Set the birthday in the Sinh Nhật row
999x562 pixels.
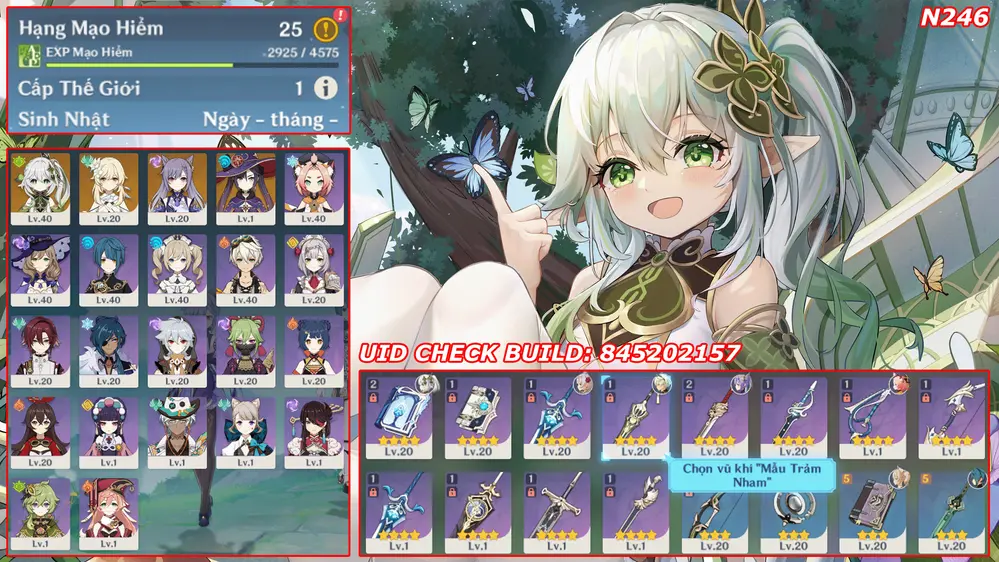[270, 120]
